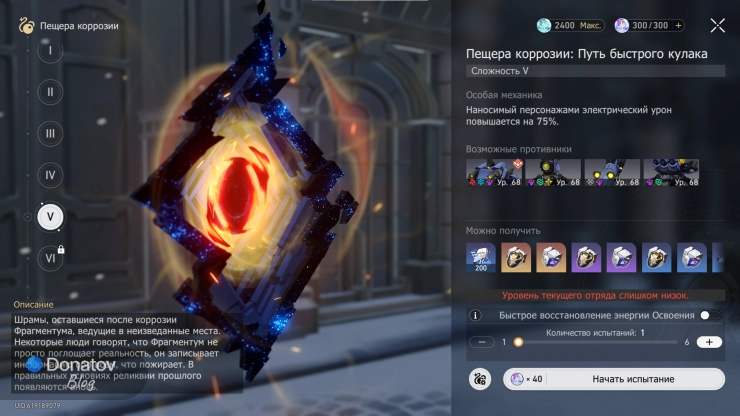Switch to difficulty III
This screenshot has width=740, height=416.
[x=50, y=133]
